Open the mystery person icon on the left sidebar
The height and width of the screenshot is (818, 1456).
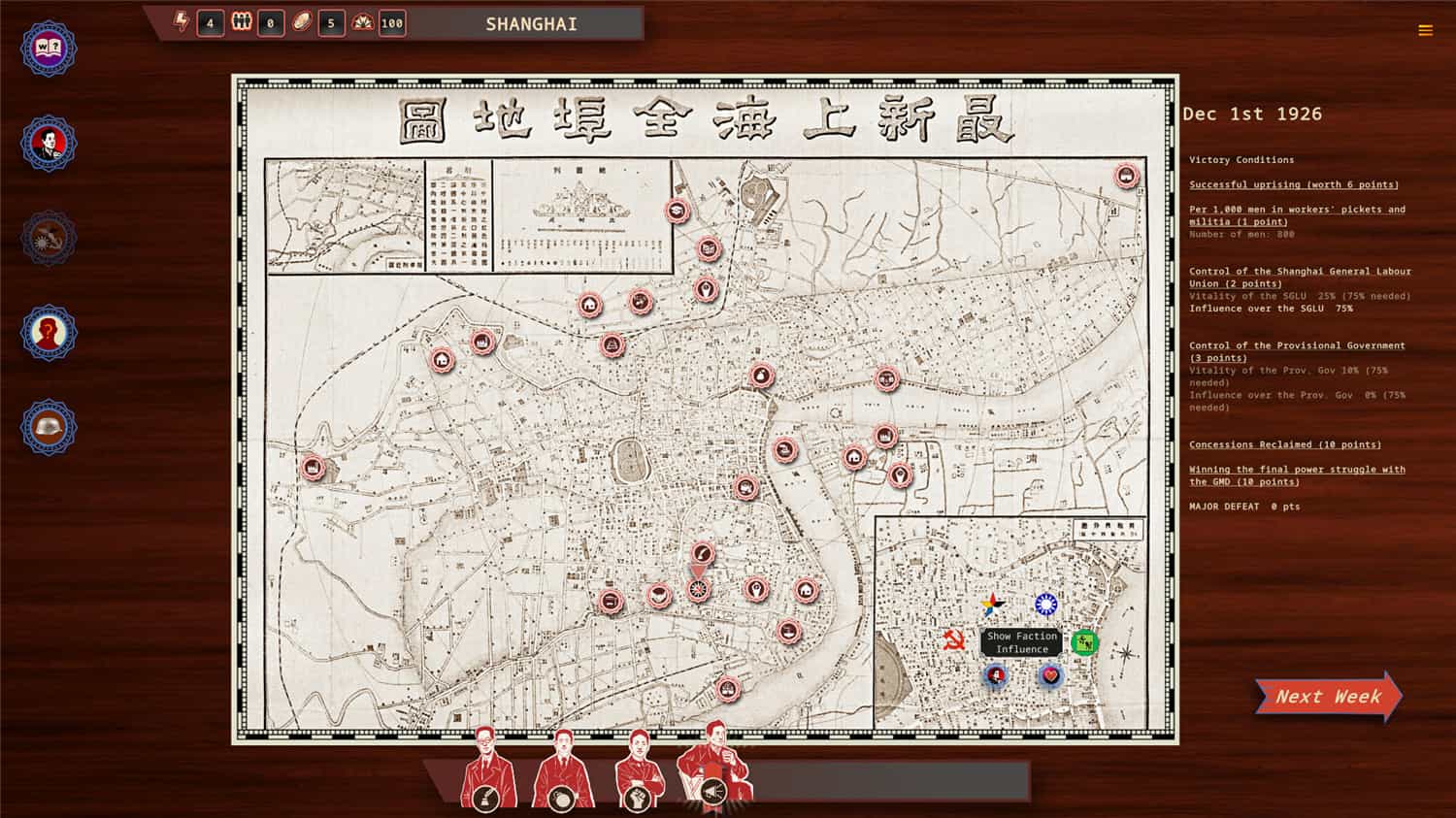(47, 333)
